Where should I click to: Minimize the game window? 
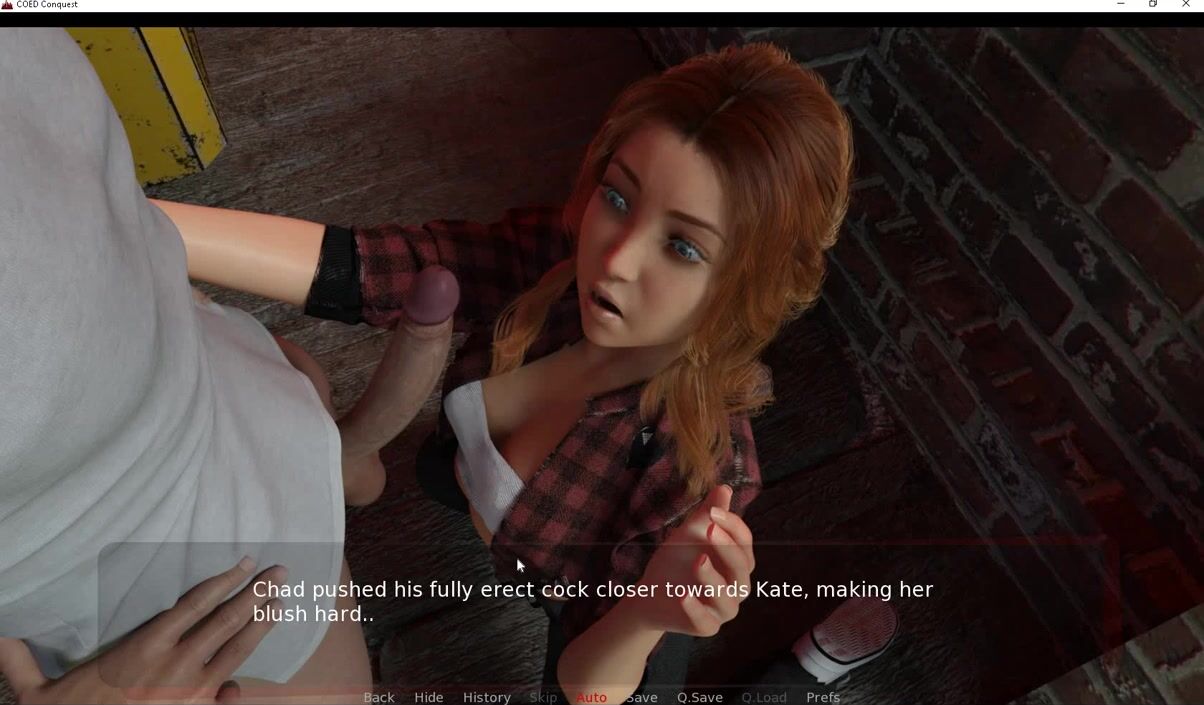pos(1121,5)
